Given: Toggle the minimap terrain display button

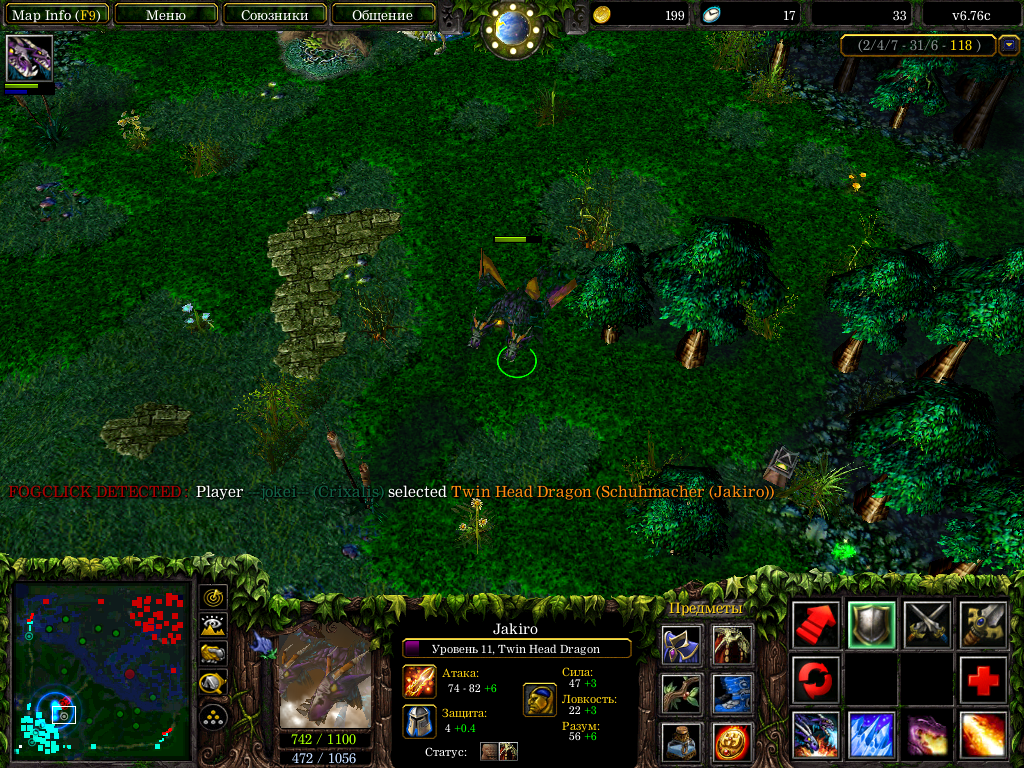Looking at the screenshot, I should [213, 626].
